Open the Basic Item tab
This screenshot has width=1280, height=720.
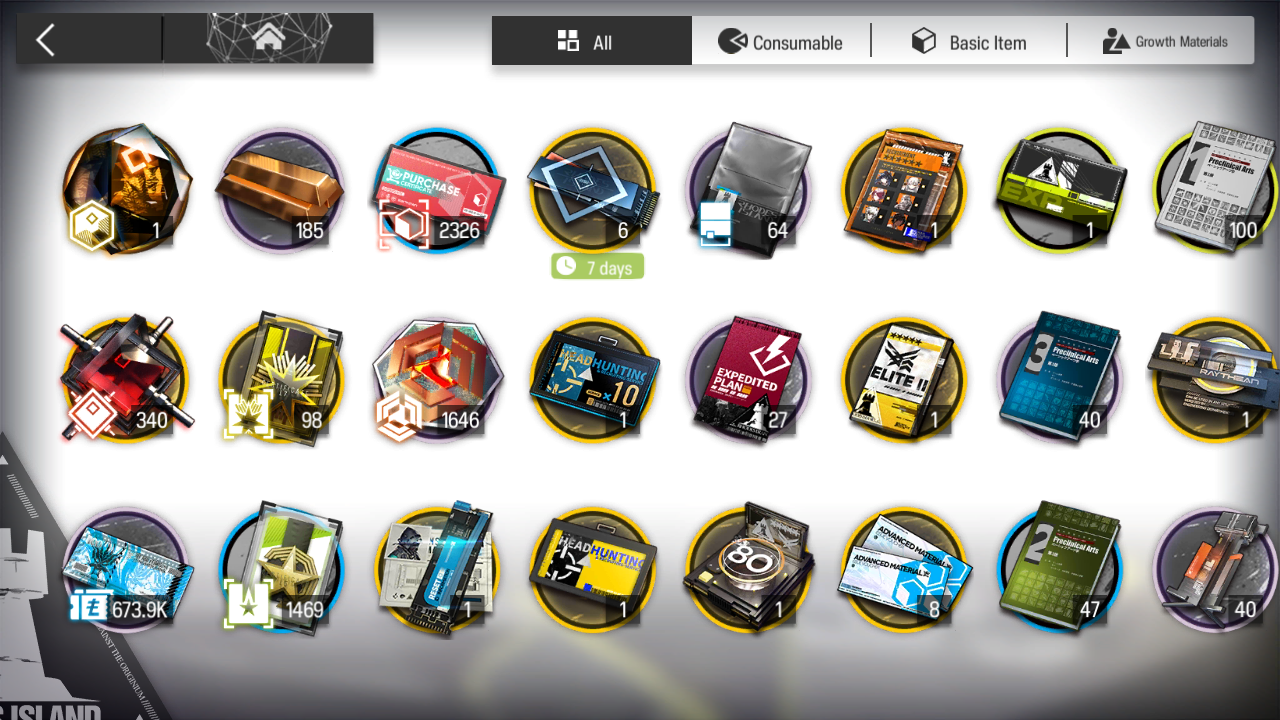click(x=968, y=42)
